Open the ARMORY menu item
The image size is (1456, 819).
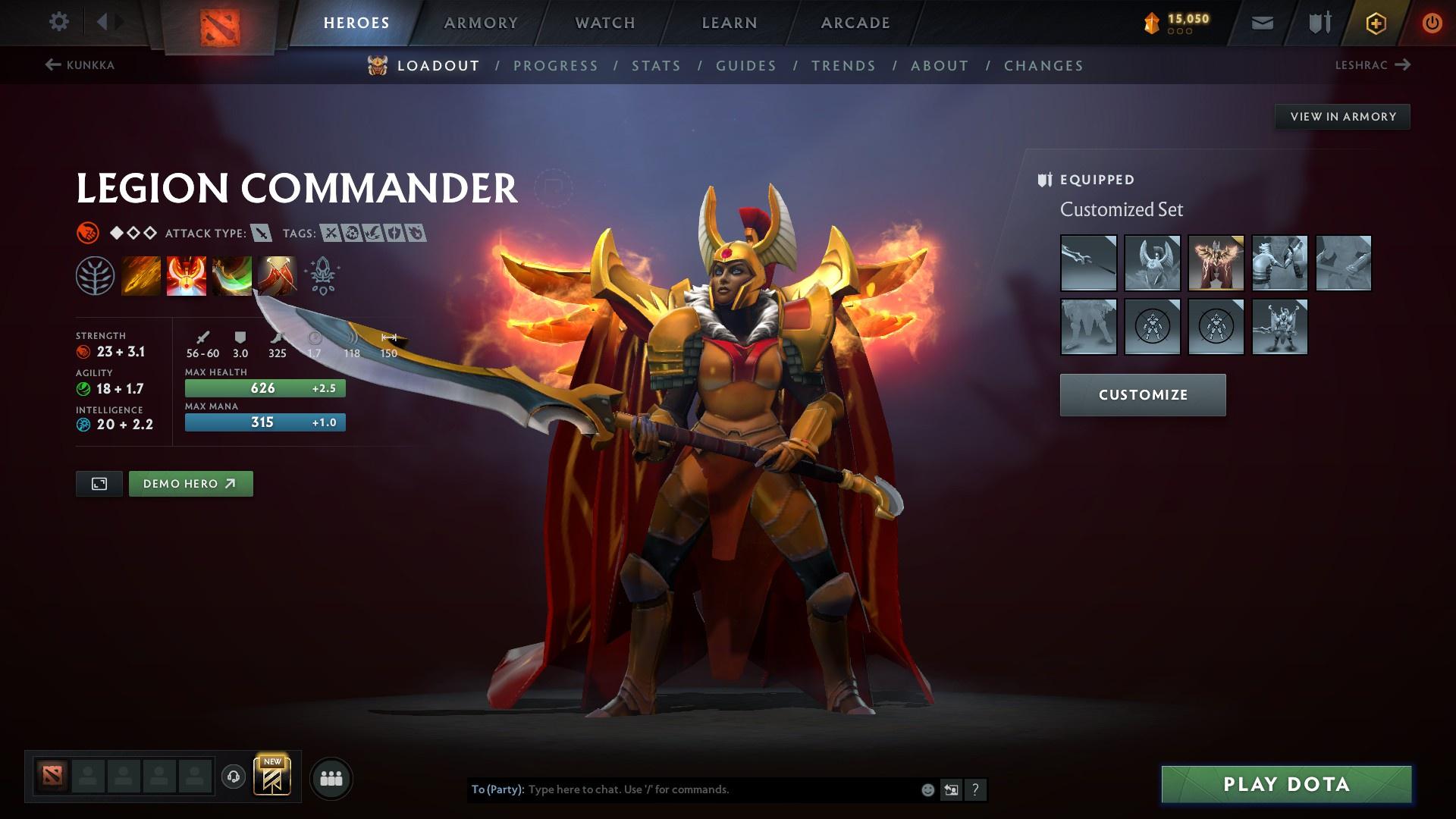point(481,22)
